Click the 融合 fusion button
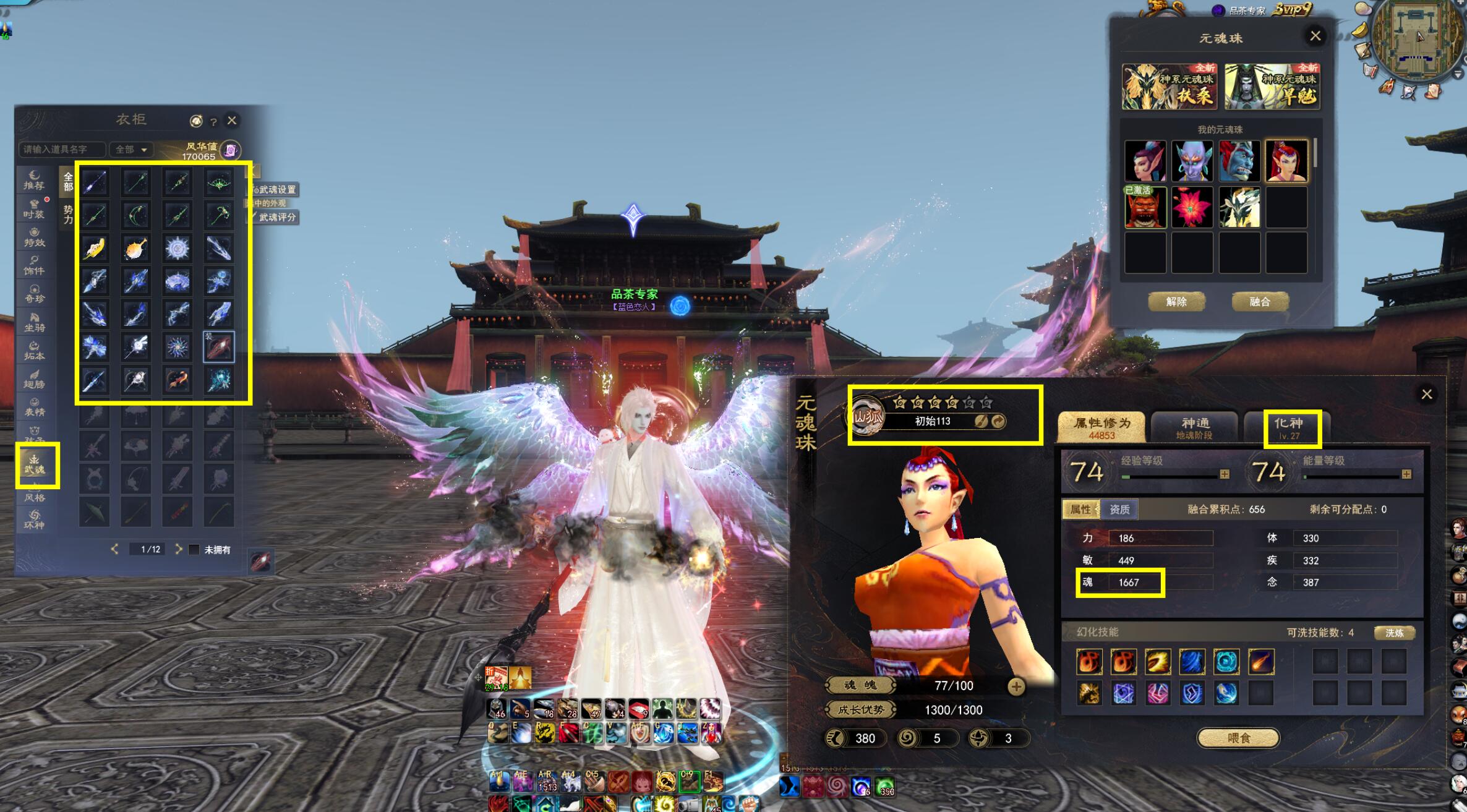Screen dimensions: 1467x812 [x=1260, y=302]
